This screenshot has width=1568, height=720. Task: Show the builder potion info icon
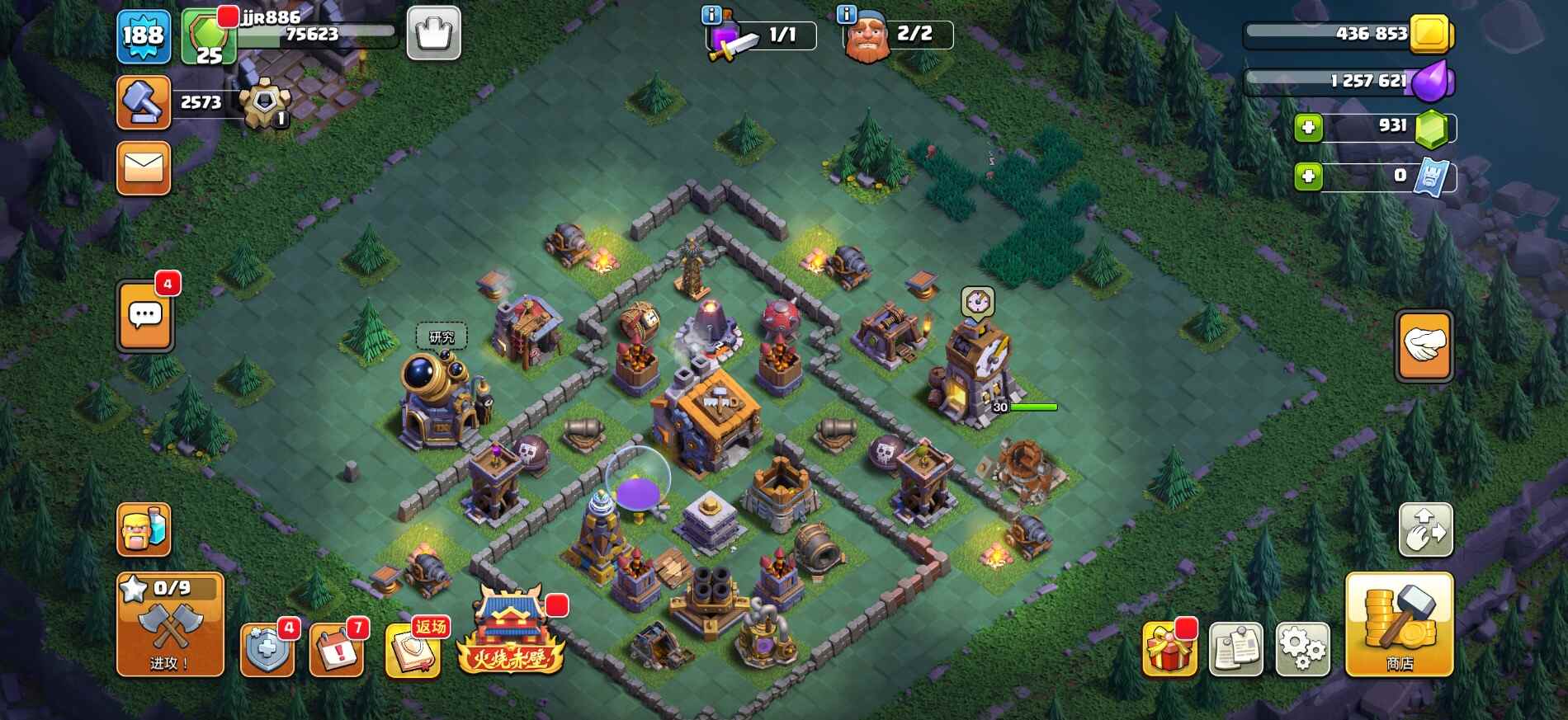pos(711,15)
